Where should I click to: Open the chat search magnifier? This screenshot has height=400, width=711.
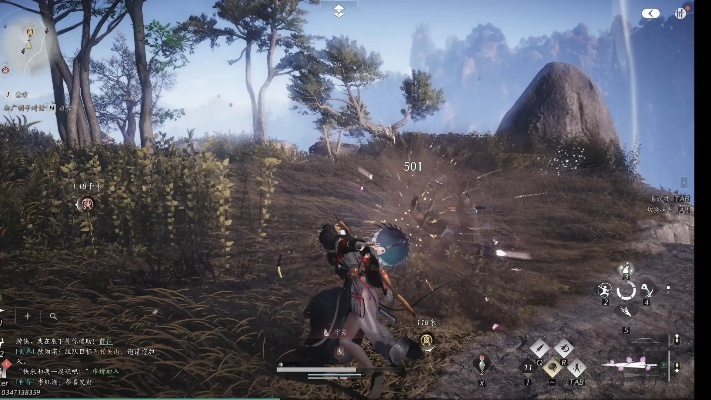coord(53,316)
